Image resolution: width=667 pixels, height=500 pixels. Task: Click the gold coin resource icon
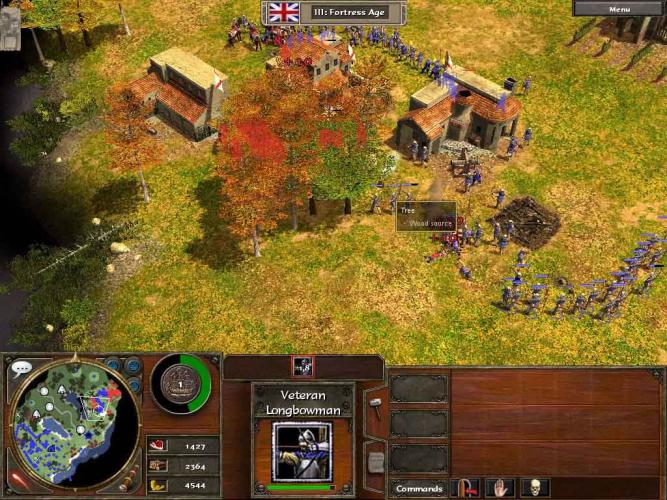click(157, 485)
